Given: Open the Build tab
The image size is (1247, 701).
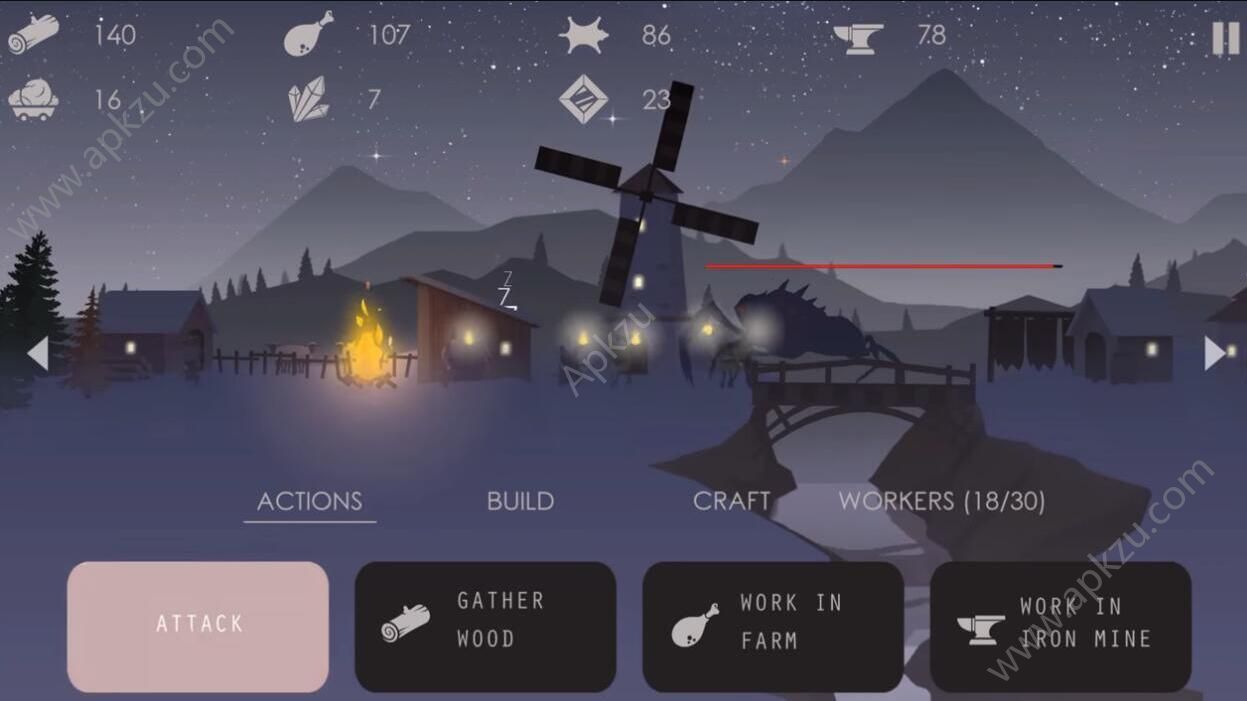Looking at the screenshot, I should pos(520,501).
